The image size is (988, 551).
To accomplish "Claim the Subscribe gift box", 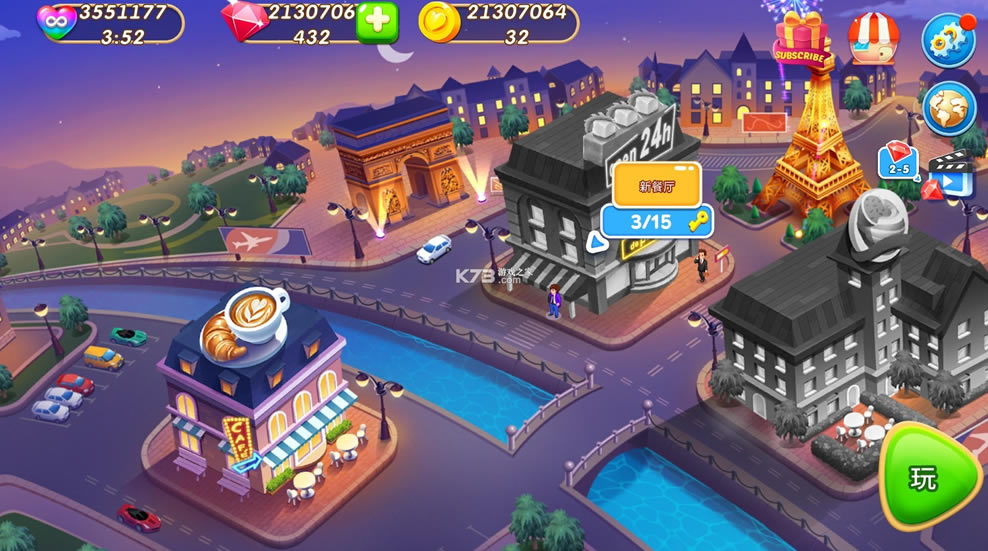I will tap(800, 42).
